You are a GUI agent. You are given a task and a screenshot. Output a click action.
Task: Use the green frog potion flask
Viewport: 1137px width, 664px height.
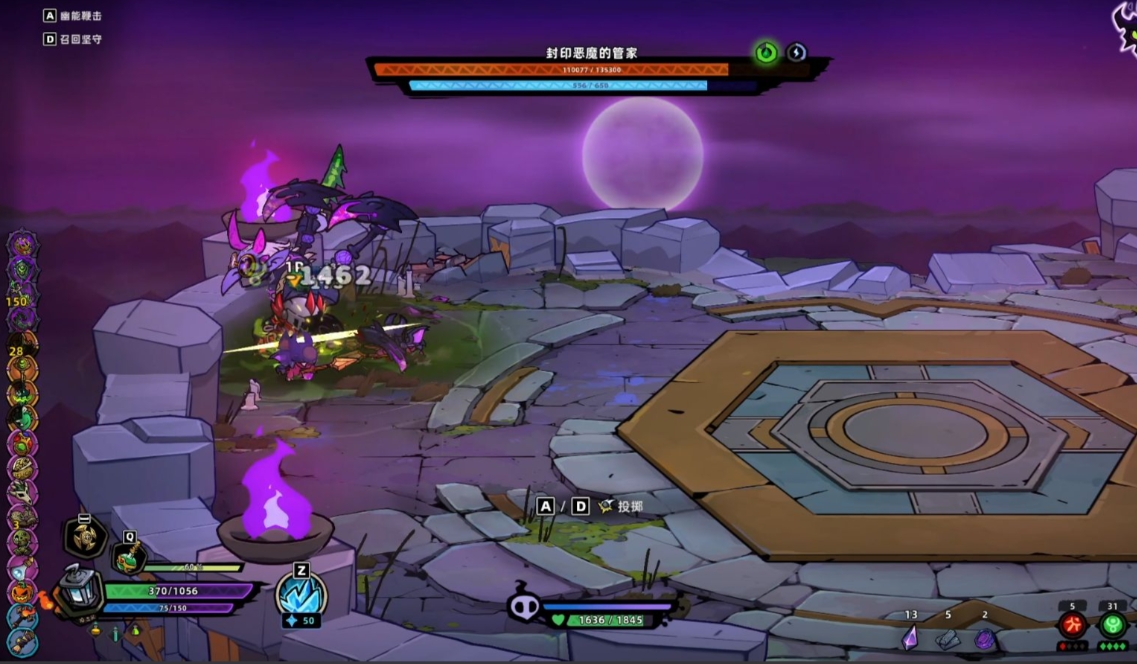(129, 558)
